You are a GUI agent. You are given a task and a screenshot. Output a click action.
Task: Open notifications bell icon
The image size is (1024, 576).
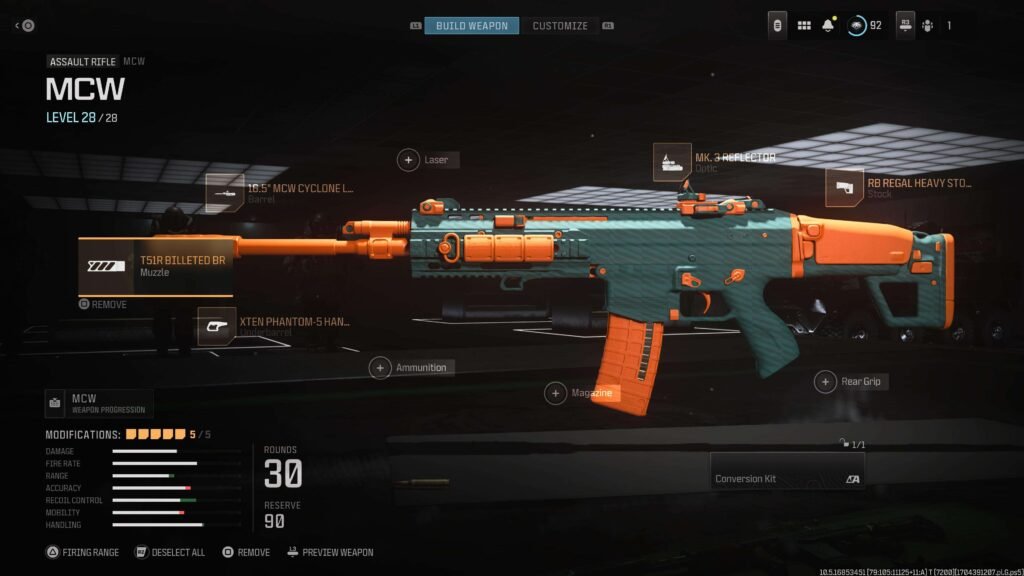828,25
